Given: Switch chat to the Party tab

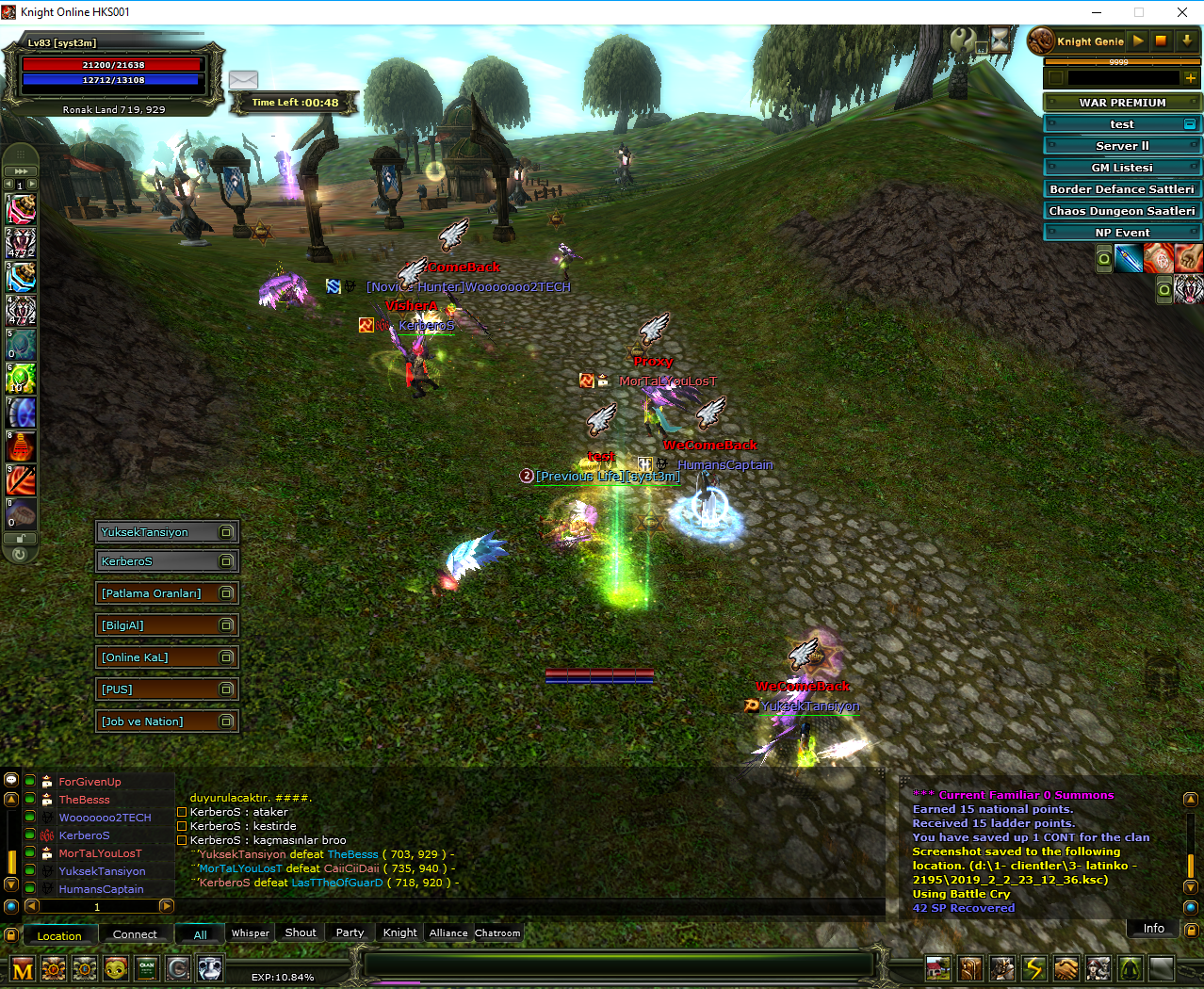Looking at the screenshot, I should point(350,933).
